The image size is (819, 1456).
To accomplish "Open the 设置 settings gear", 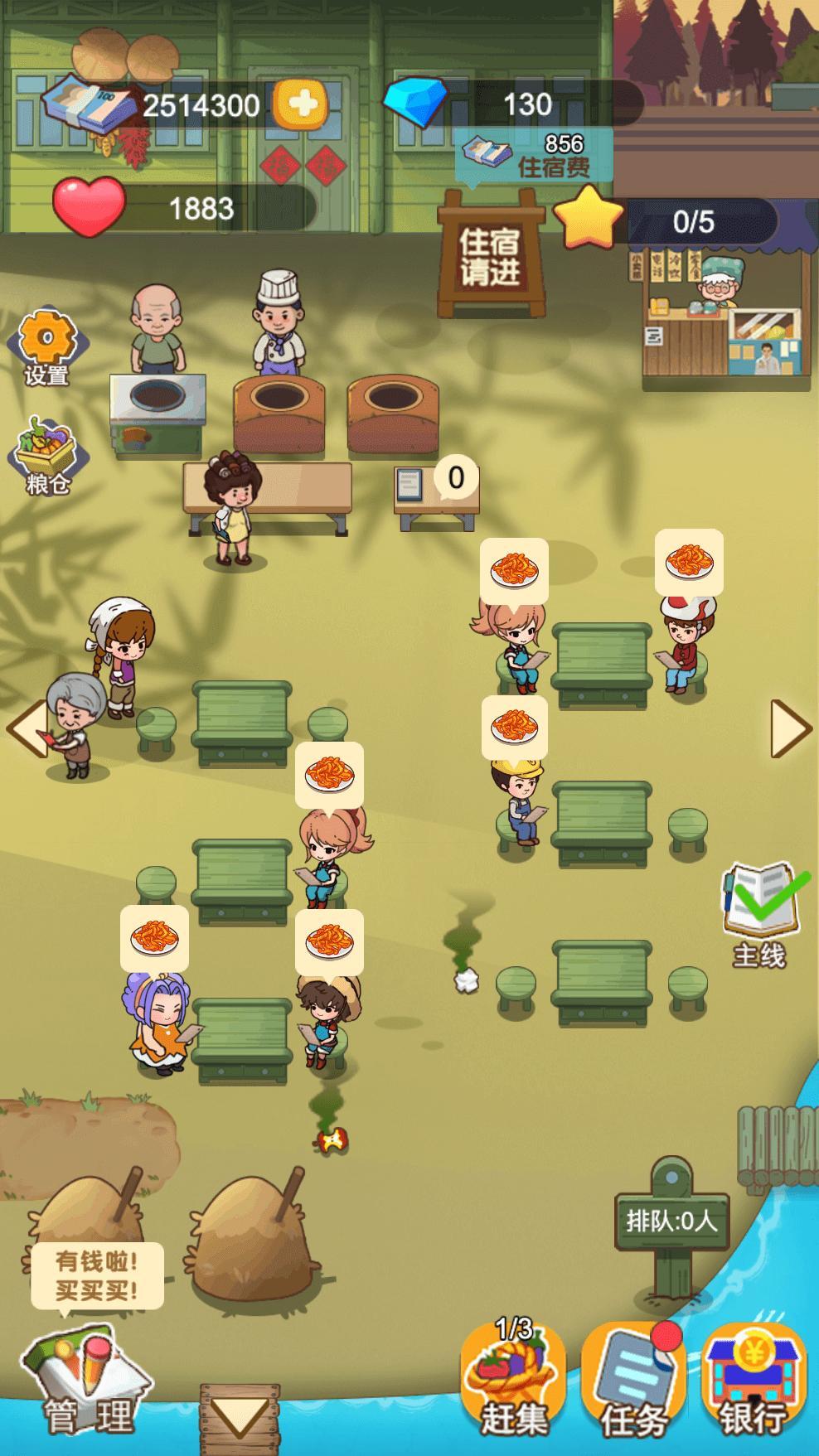I will click(46, 347).
